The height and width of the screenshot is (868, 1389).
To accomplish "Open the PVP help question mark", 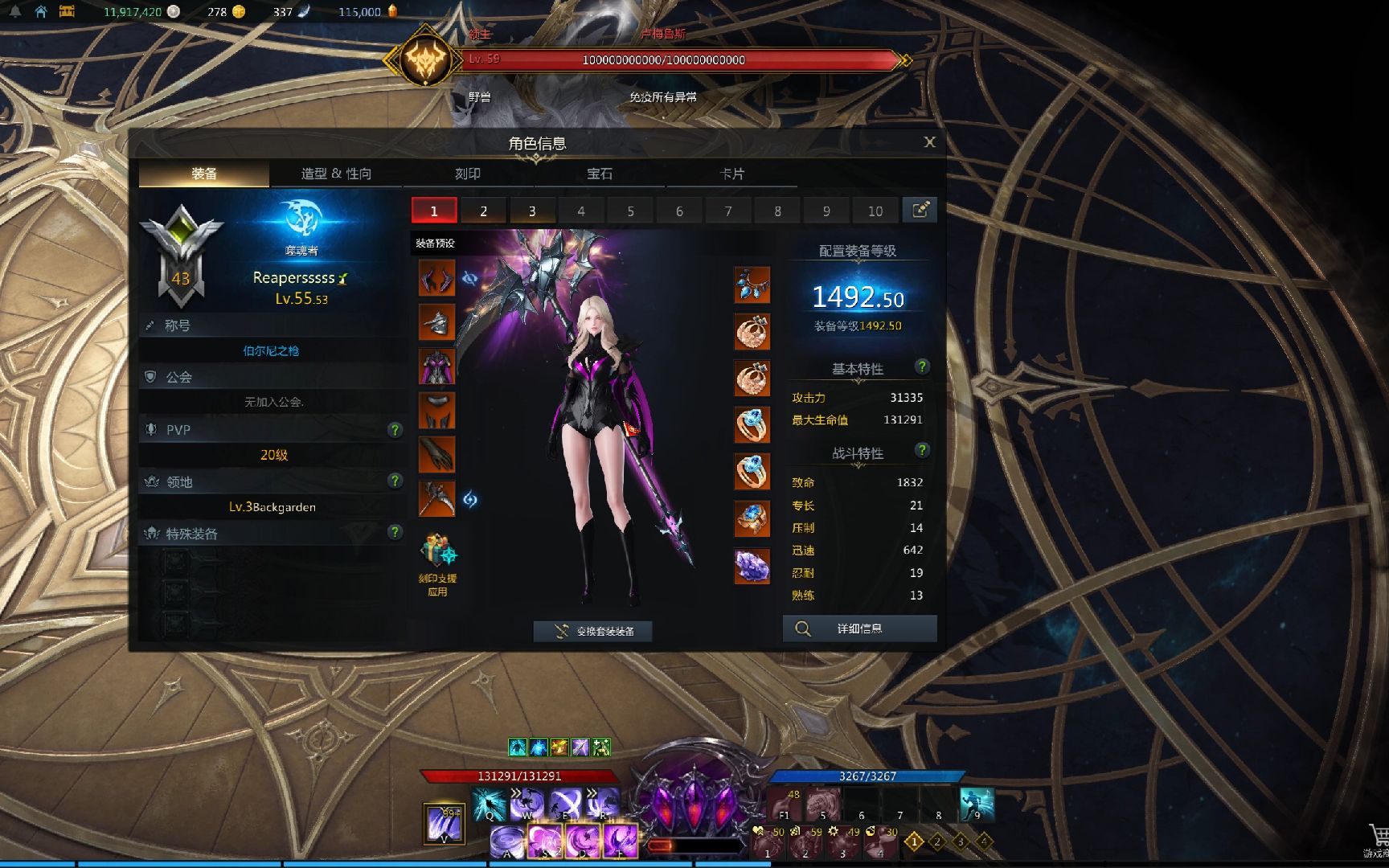I will click(395, 430).
